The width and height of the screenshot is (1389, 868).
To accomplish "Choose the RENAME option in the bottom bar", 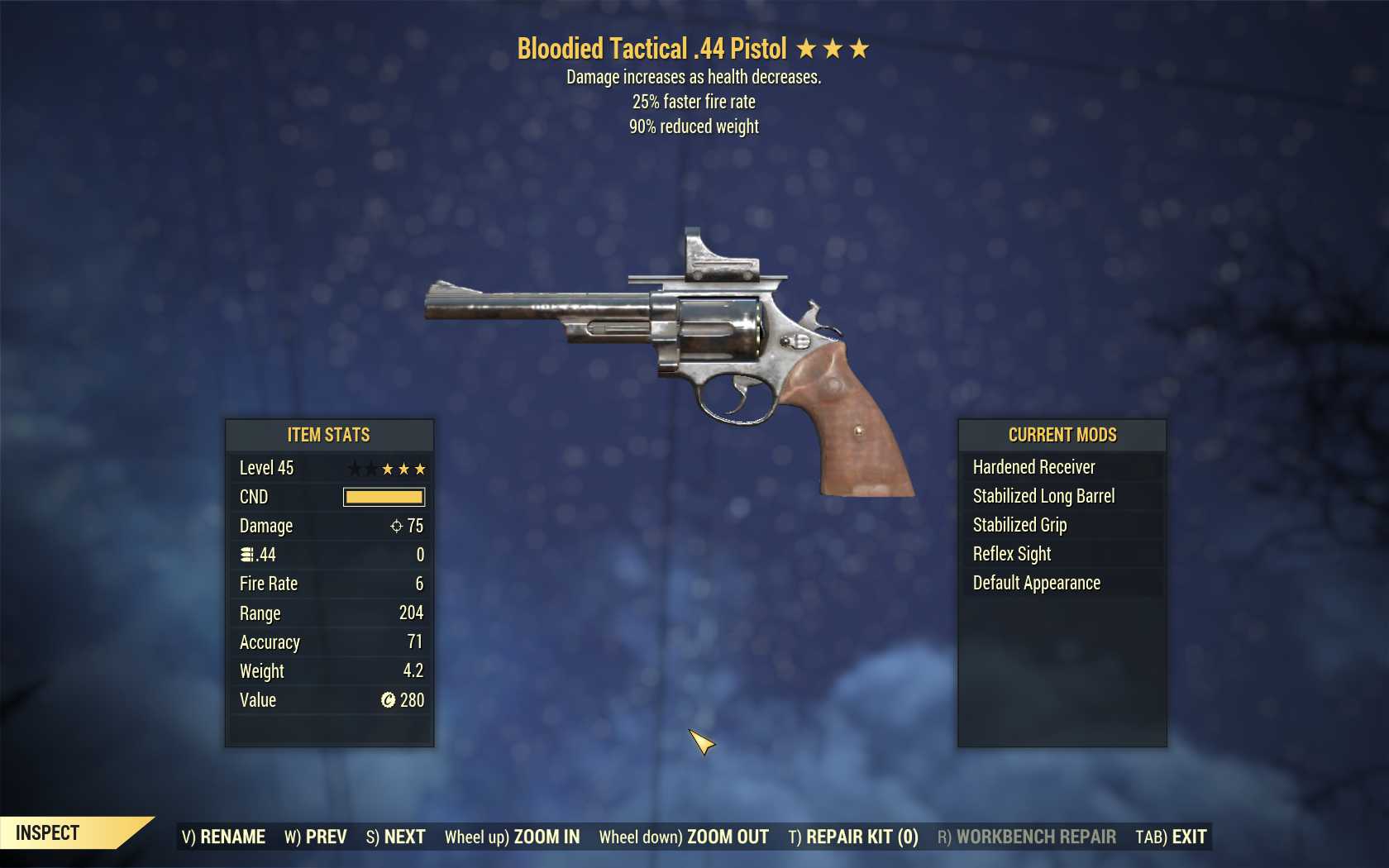I will pos(224,837).
